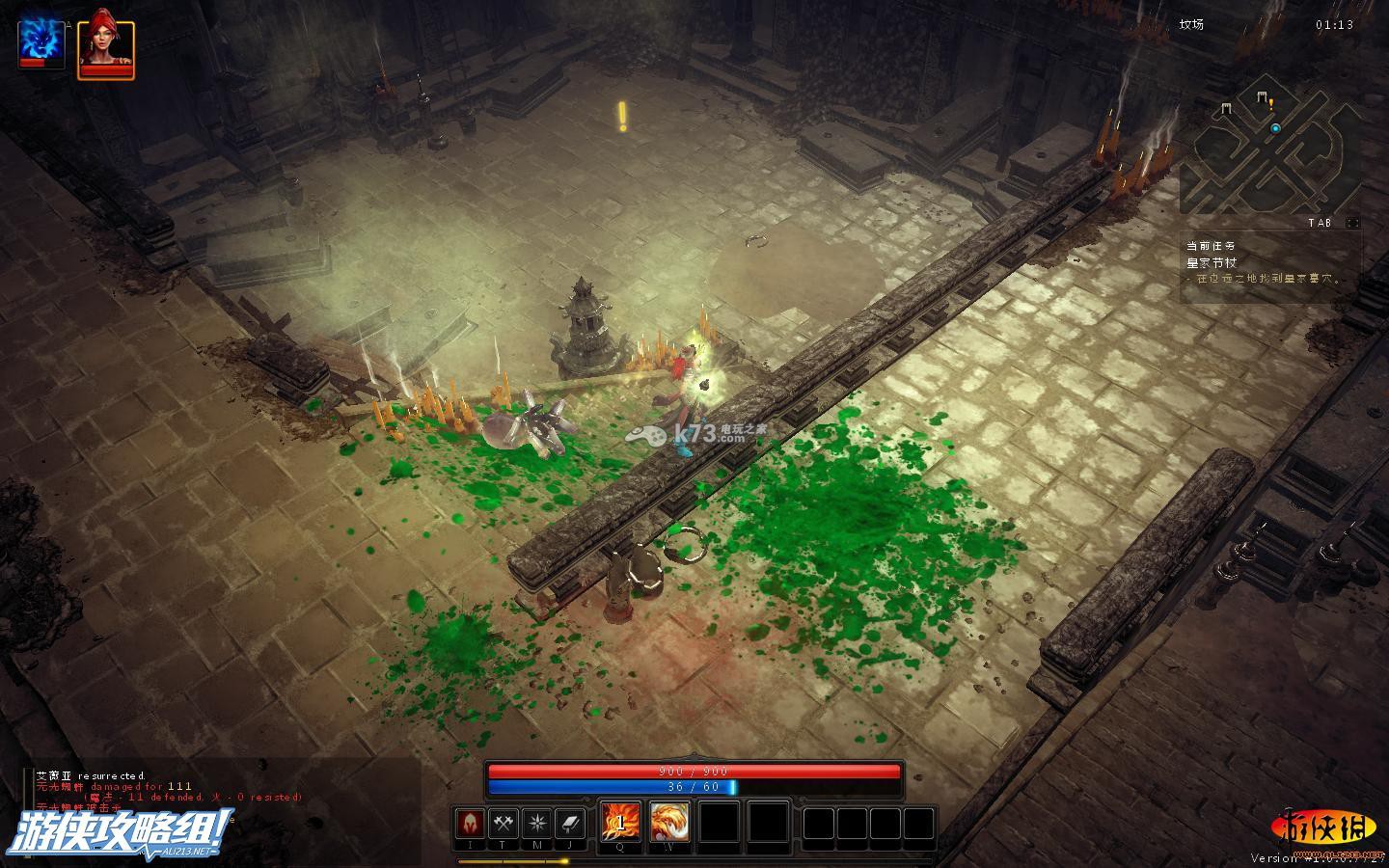Image resolution: width=1389 pixels, height=868 pixels.
Task: Open the crossed axes menu button
Action: coord(503,824)
